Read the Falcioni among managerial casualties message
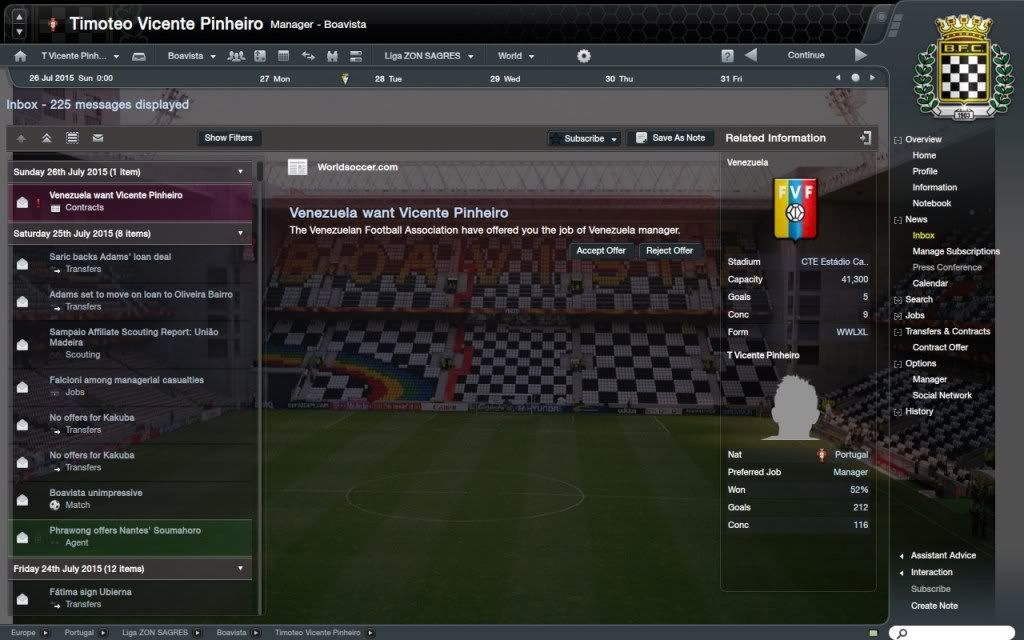1024x640 pixels. click(126, 380)
